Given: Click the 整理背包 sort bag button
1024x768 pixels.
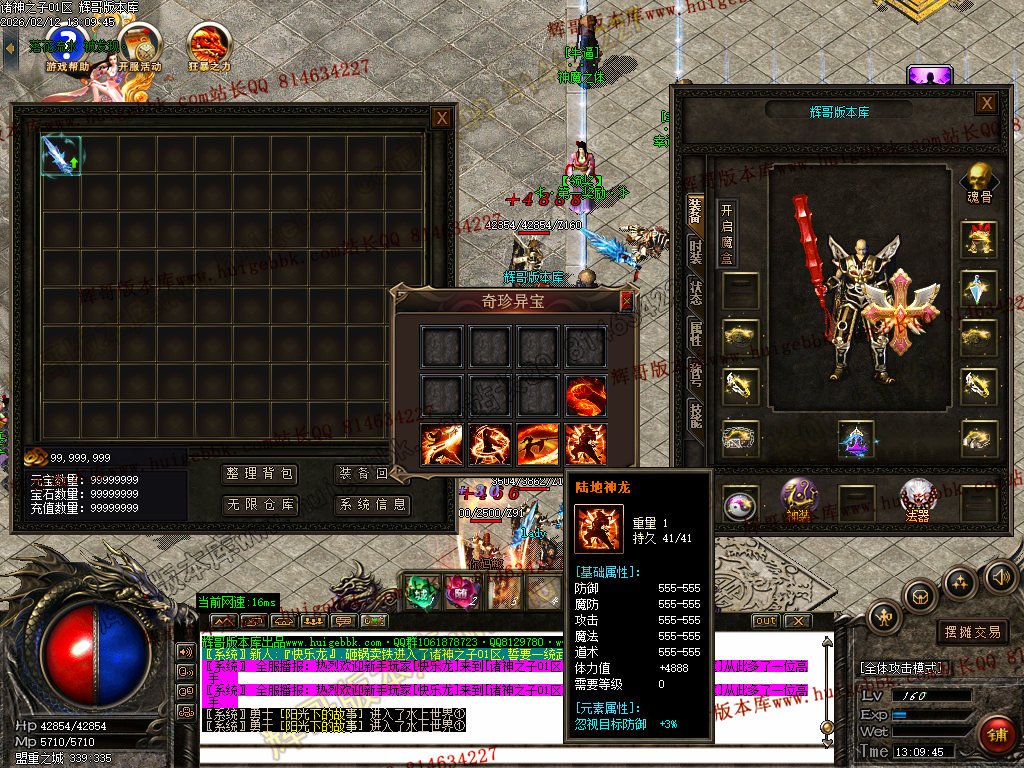Looking at the screenshot, I should click(x=260, y=474).
